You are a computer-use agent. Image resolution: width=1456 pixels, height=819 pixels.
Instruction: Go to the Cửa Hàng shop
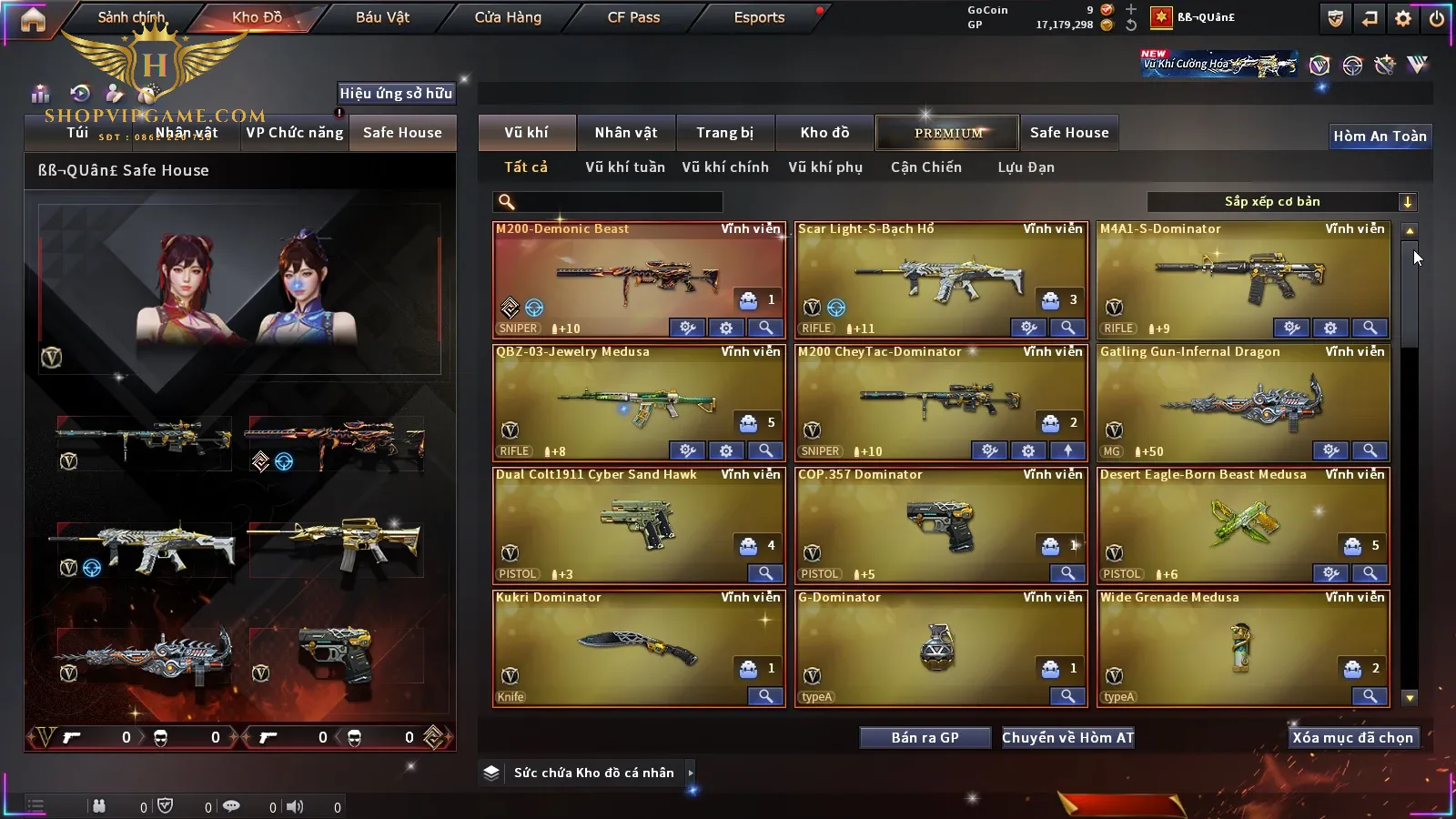click(x=508, y=17)
